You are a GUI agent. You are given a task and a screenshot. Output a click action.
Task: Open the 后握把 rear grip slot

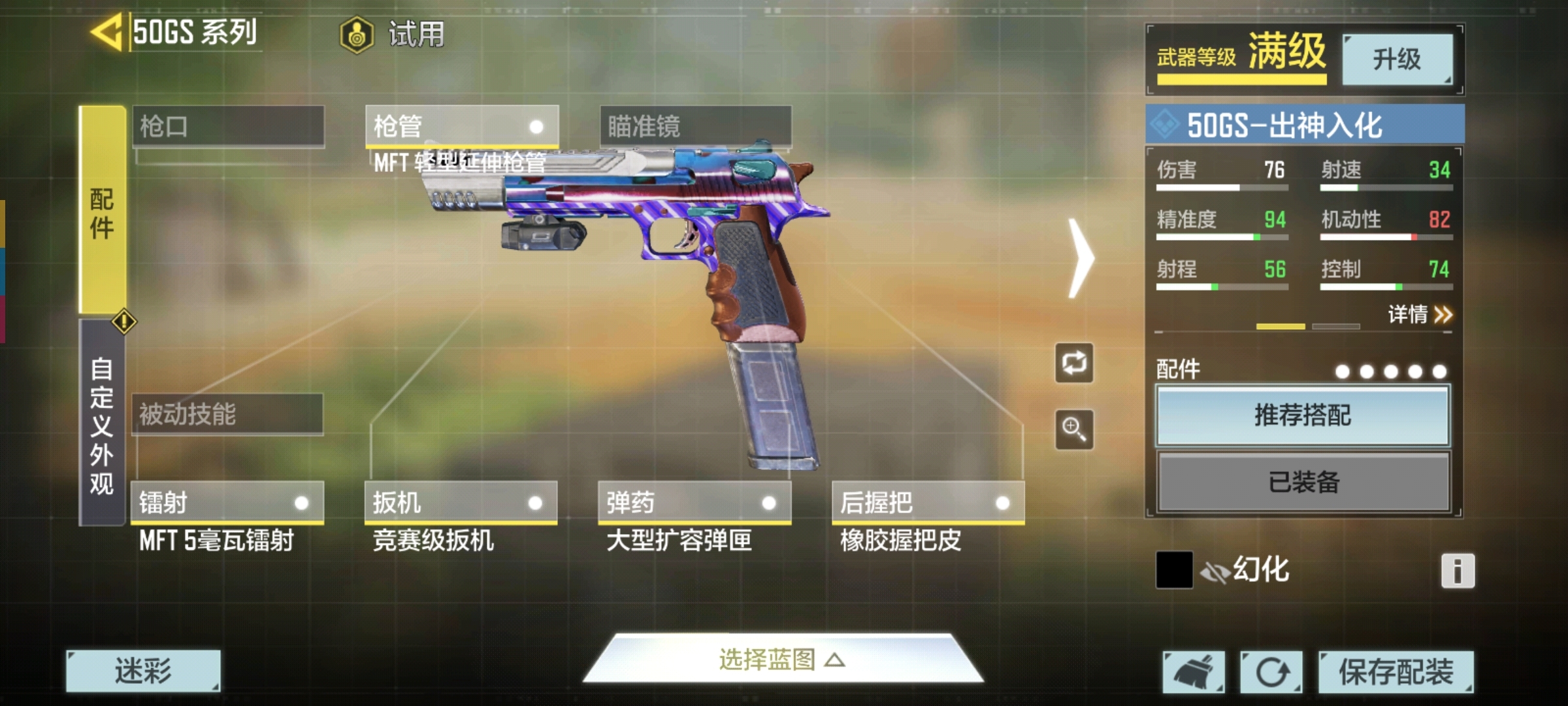(928, 503)
